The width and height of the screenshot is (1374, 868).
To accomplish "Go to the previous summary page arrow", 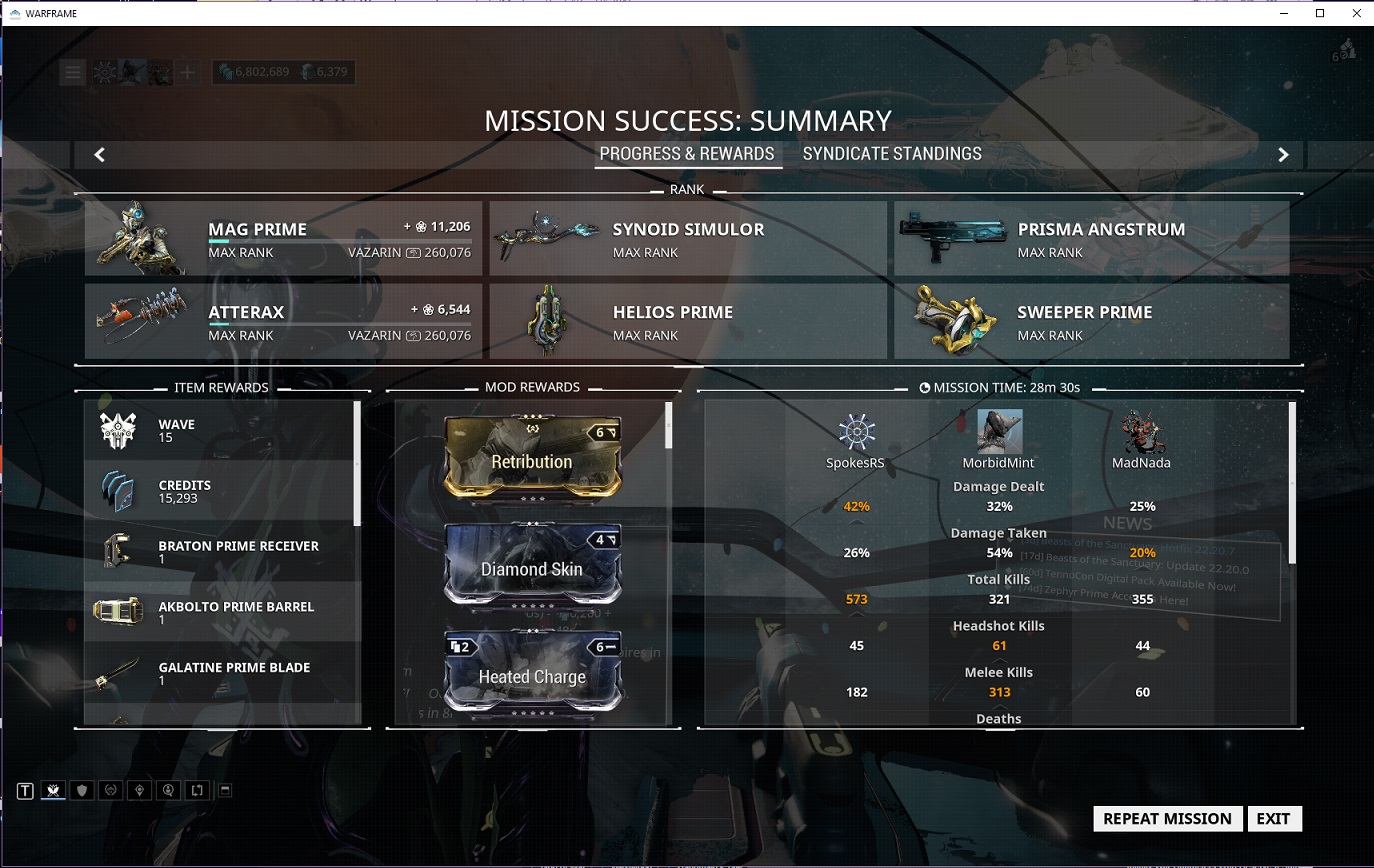I will 99,154.
